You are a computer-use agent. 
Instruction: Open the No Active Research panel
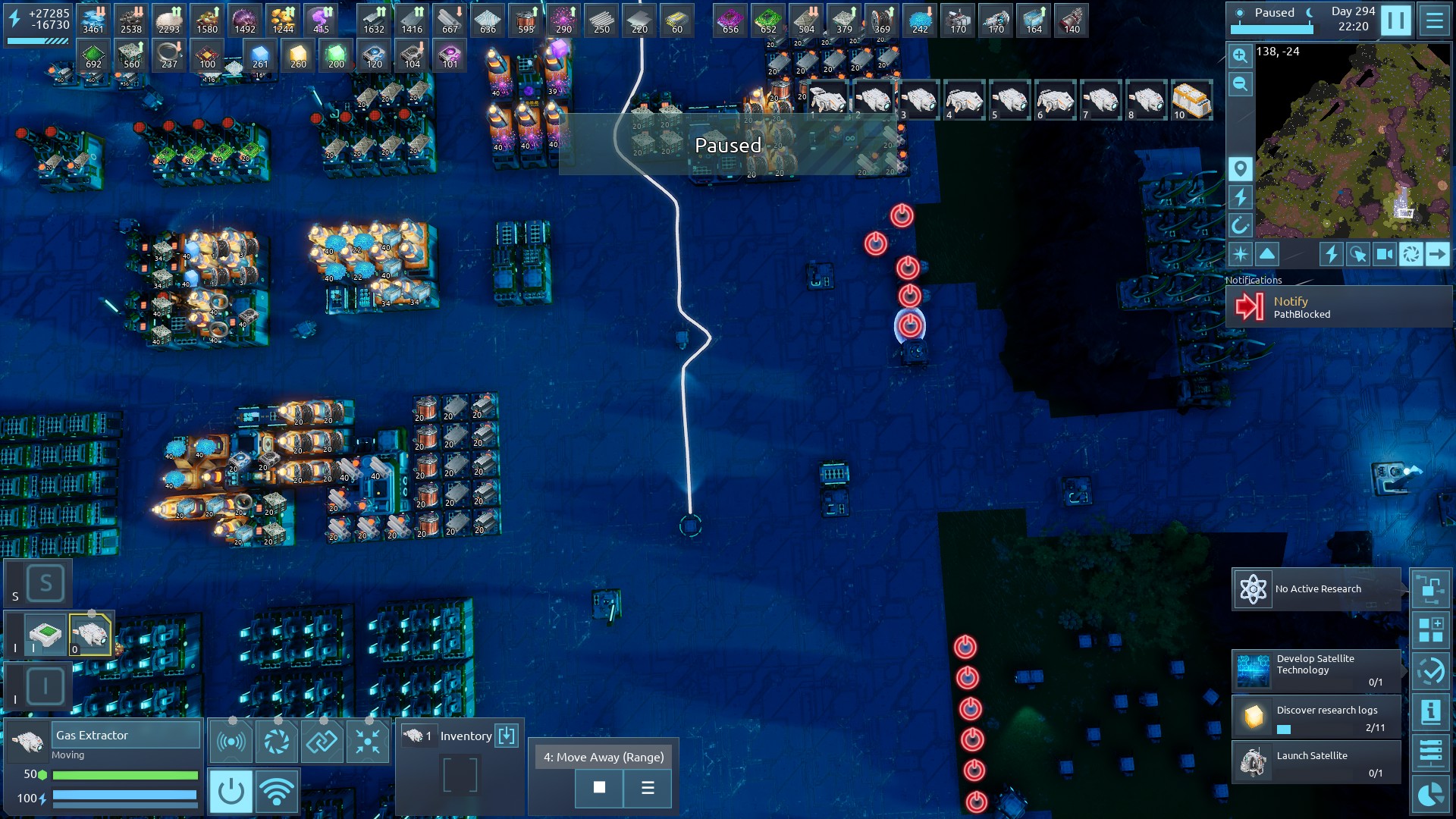click(1316, 589)
